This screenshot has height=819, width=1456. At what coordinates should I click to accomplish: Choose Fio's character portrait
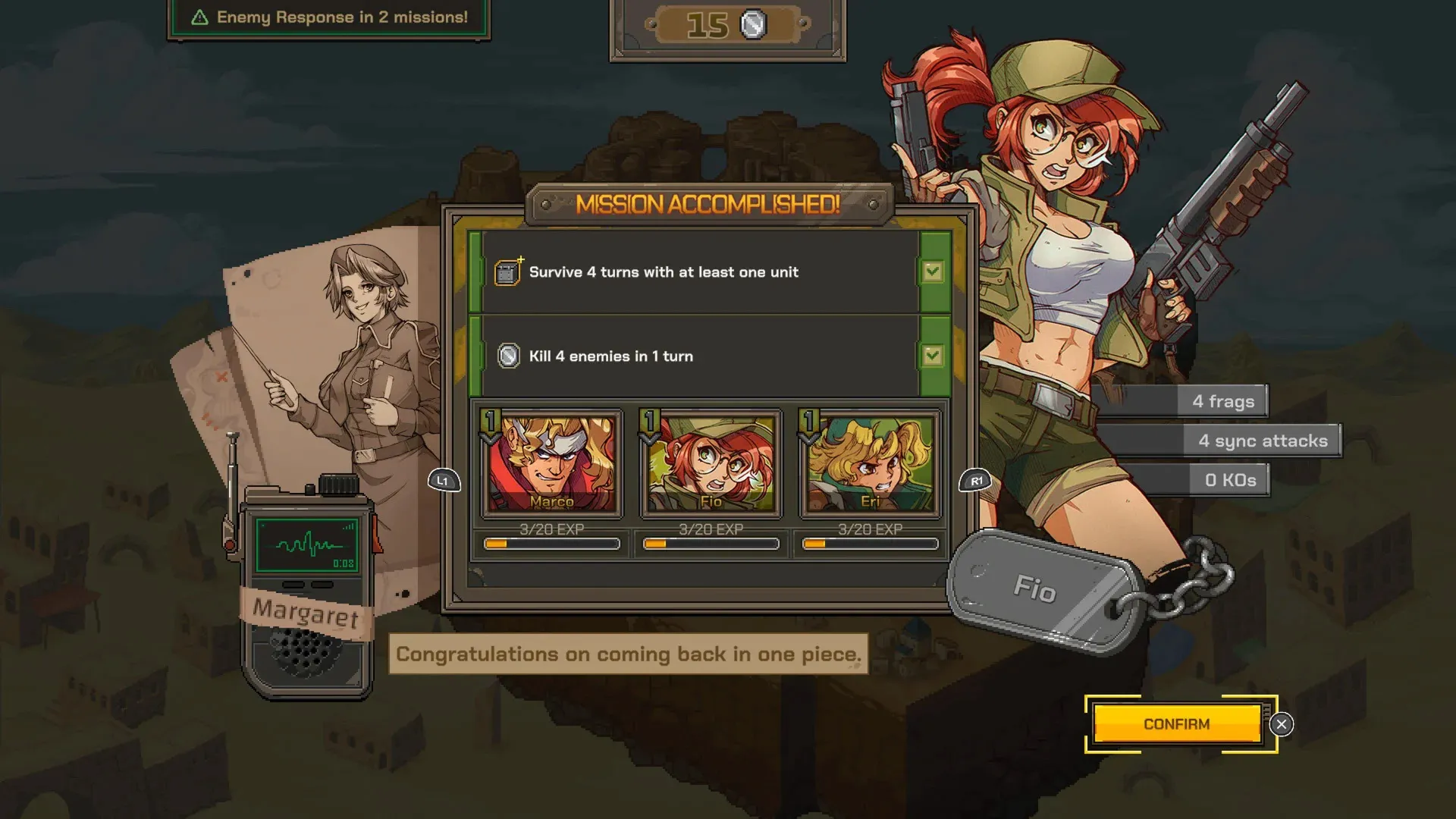(x=711, y=463)
